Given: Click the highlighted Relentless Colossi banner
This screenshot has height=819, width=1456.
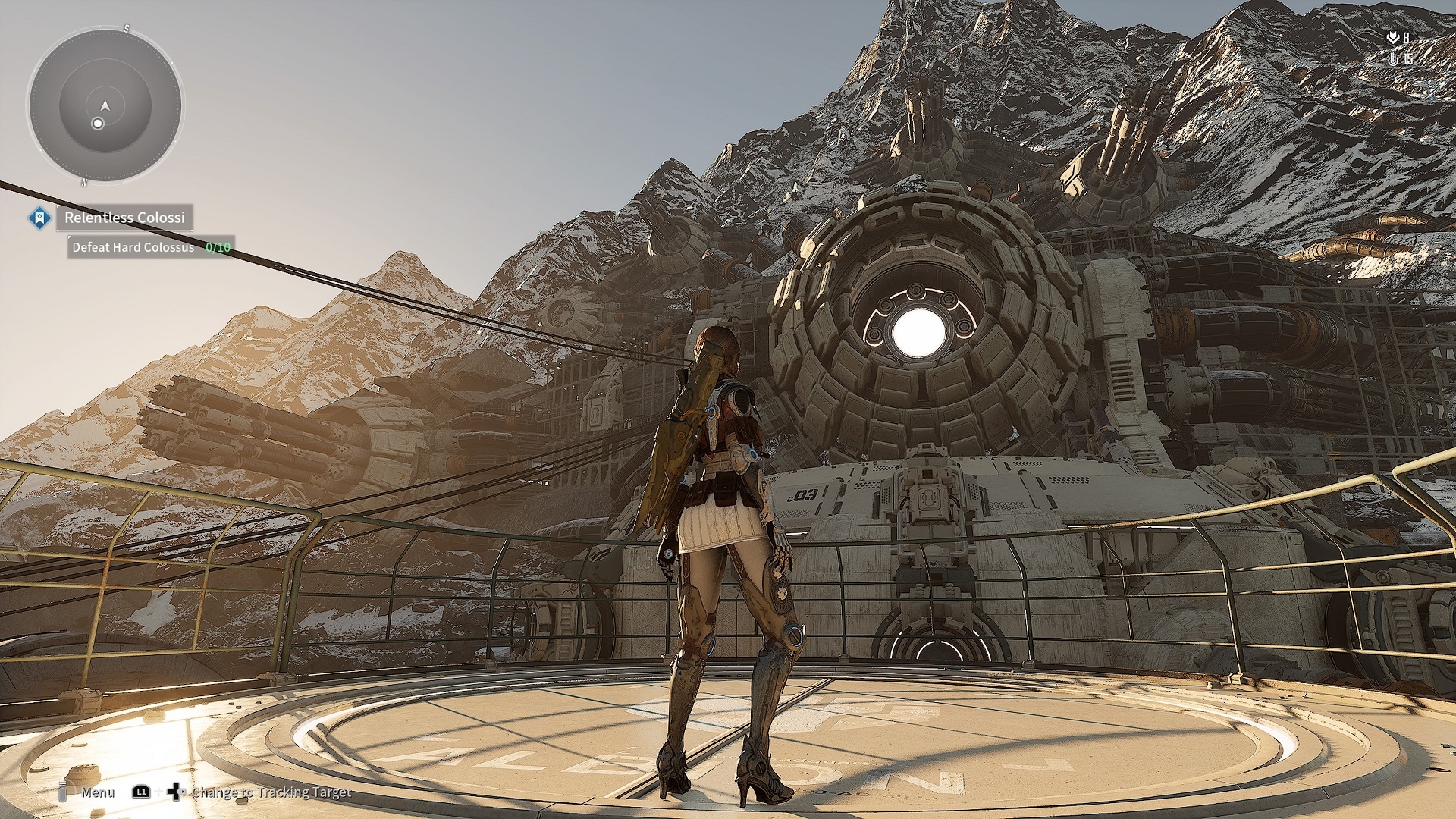Looking at the screenshot, I should click(124, 218).
